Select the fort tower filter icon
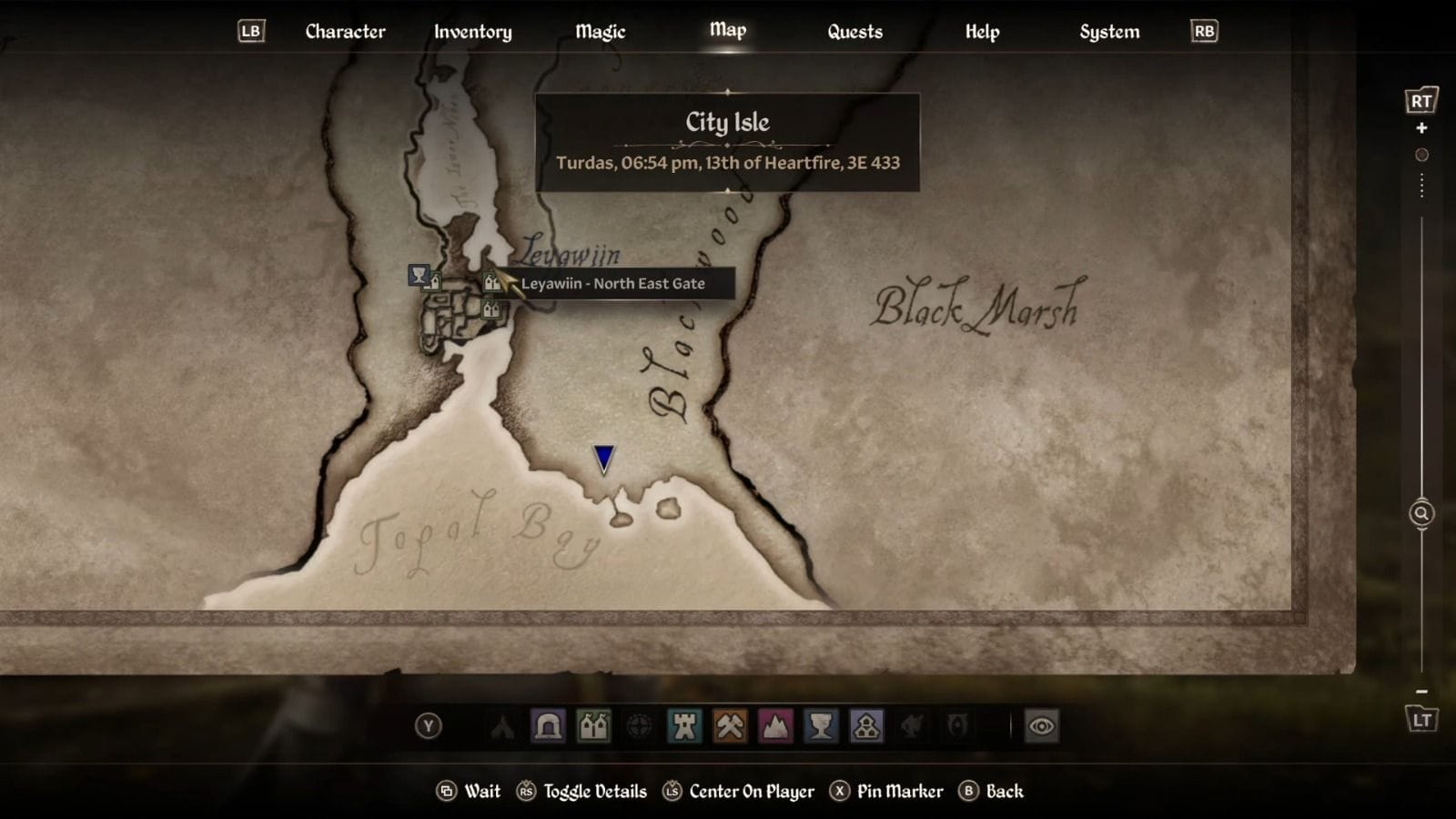 (684, 726)
